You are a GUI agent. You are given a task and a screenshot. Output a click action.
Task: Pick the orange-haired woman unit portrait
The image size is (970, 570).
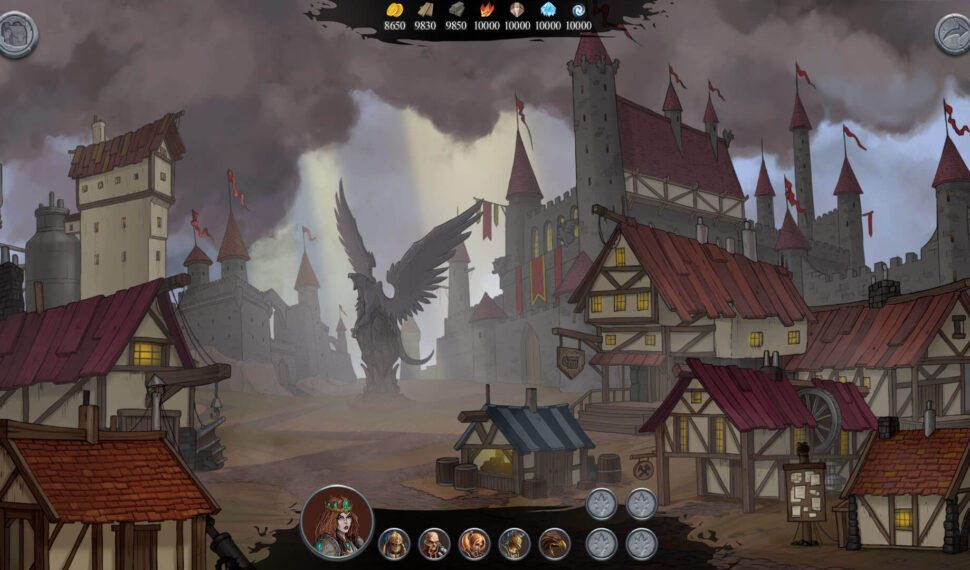(474, 544)
